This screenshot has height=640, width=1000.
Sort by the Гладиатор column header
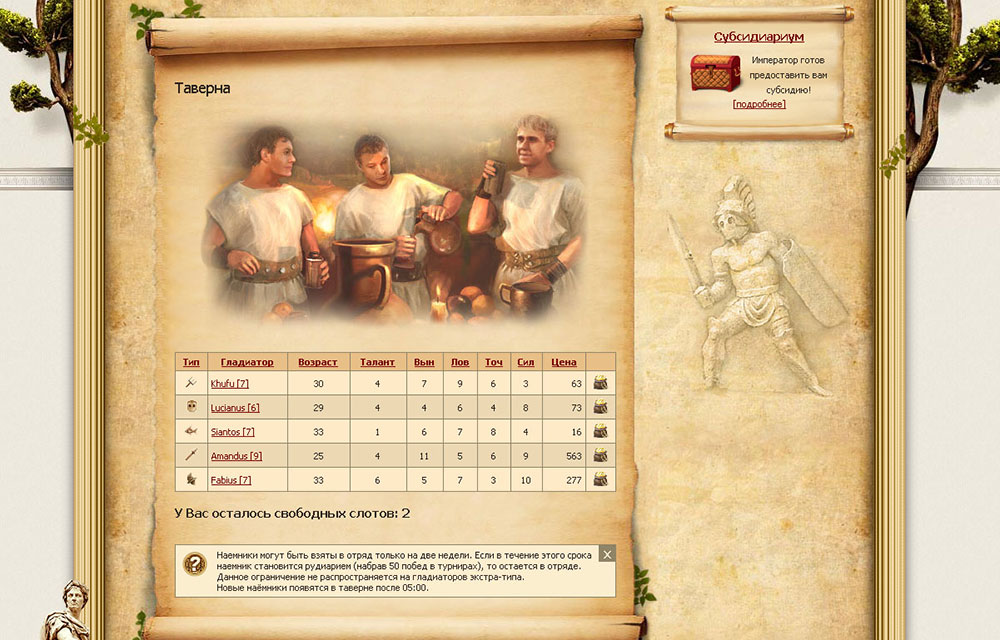point(247,362)
